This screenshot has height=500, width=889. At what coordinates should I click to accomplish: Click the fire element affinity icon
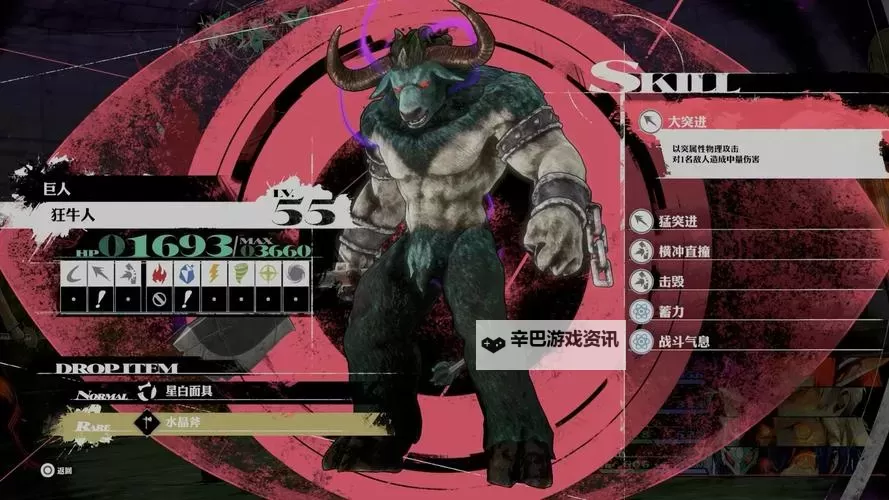[157, 273]
